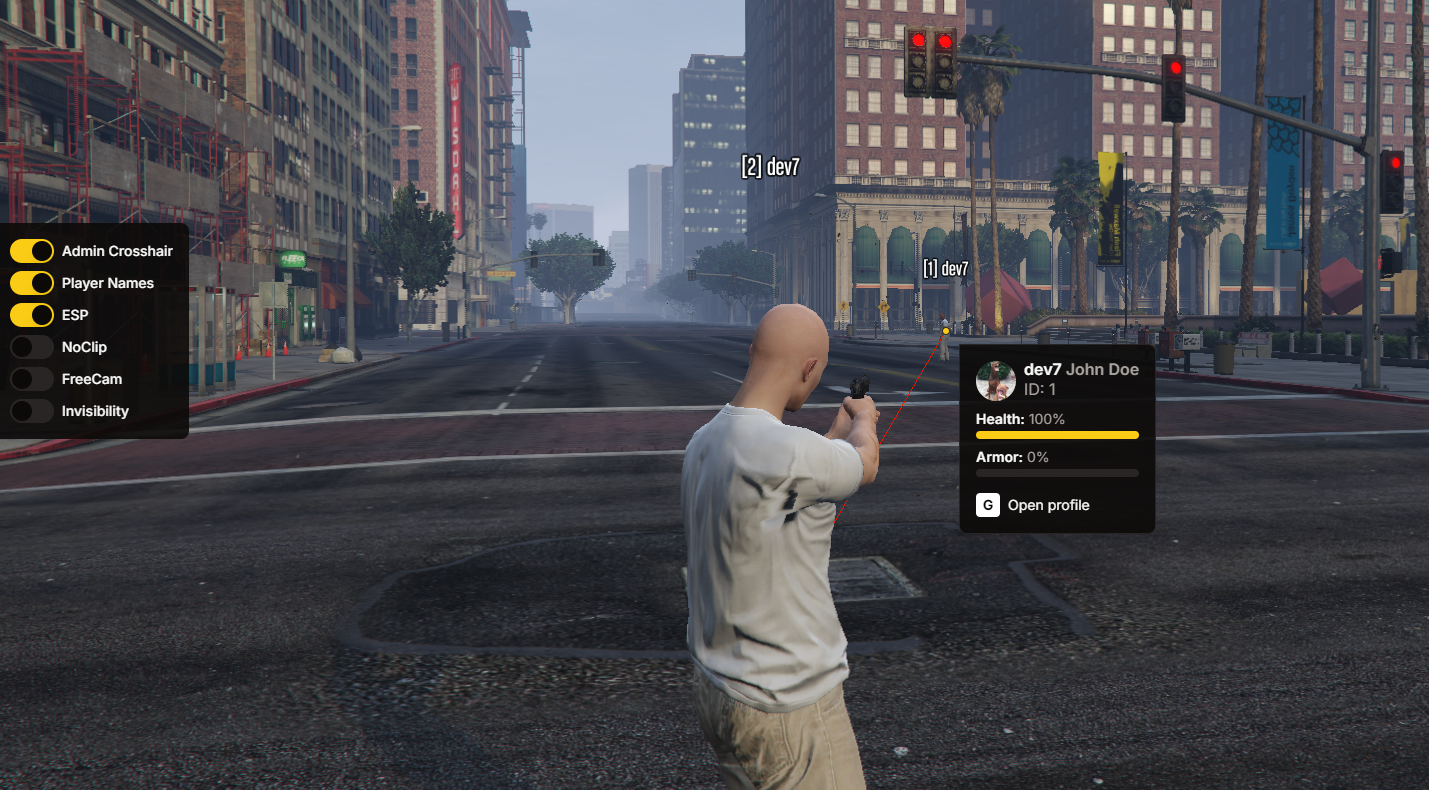Image resolution: width=1429 pixels, height=790 pixels.
Task: Click the dev7 player avatar thumbnail
Action: (996, 380)
